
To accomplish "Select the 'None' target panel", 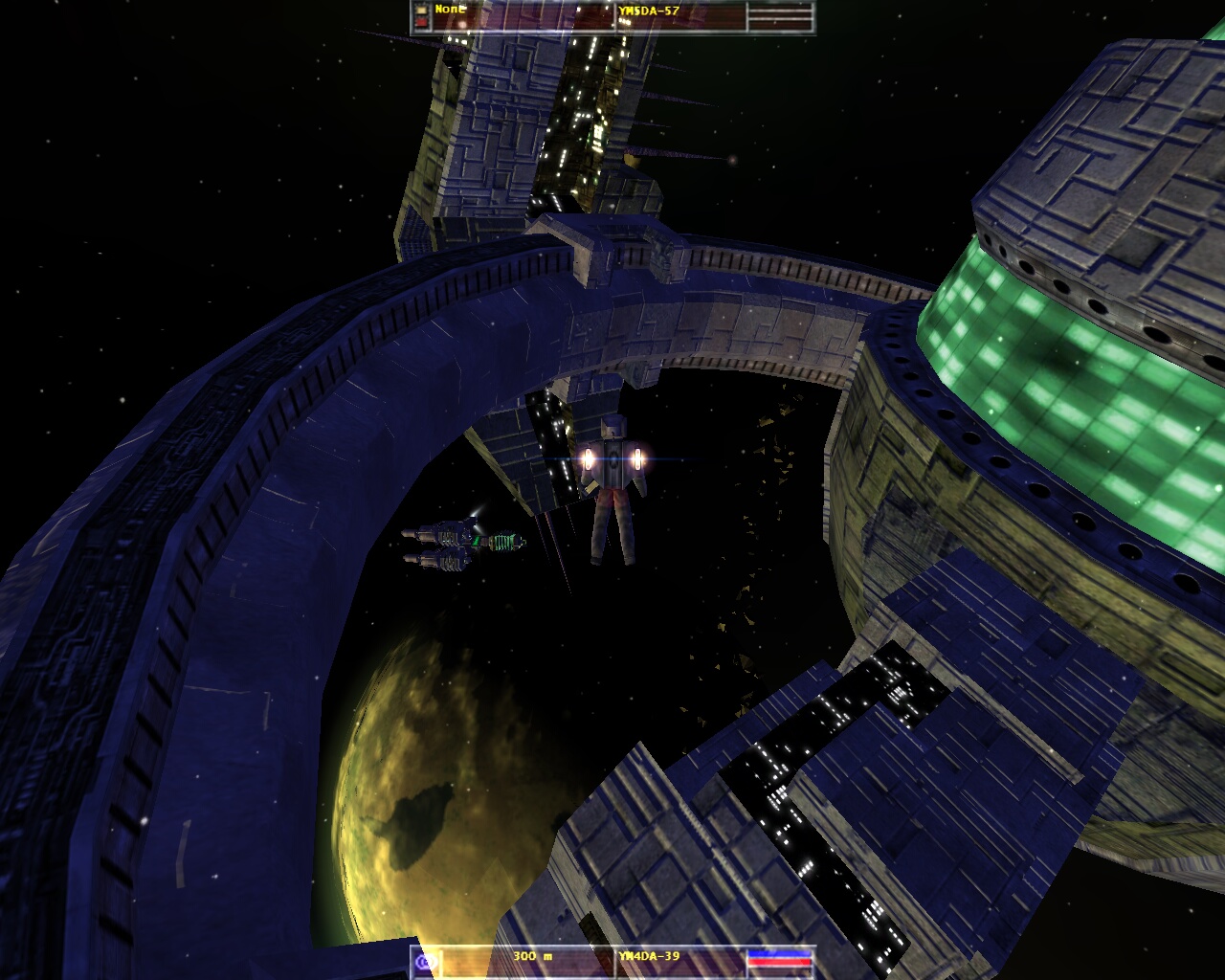I will click(449, 10).
